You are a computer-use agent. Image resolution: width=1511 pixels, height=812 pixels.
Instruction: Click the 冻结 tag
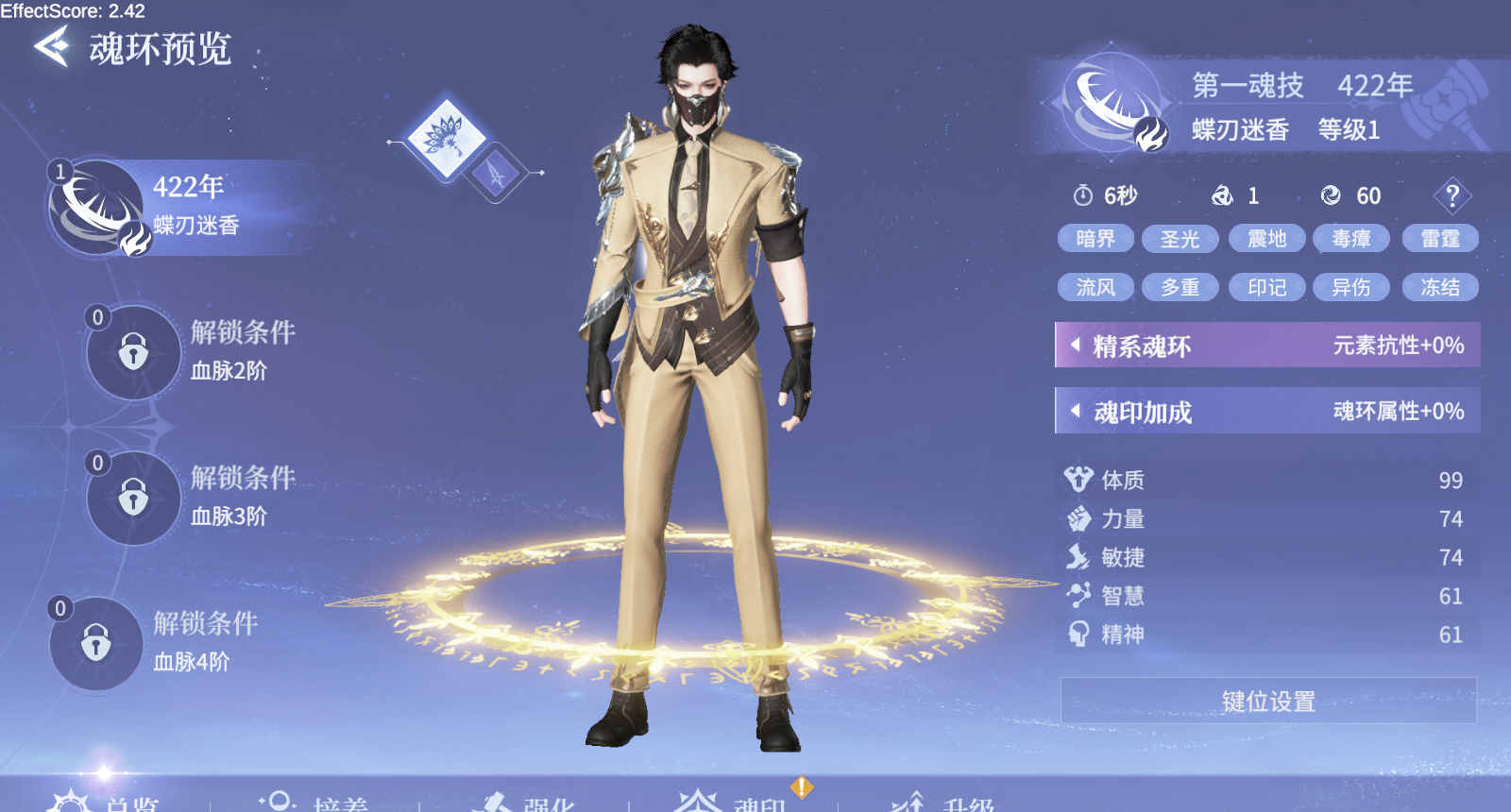point(1440,287)
